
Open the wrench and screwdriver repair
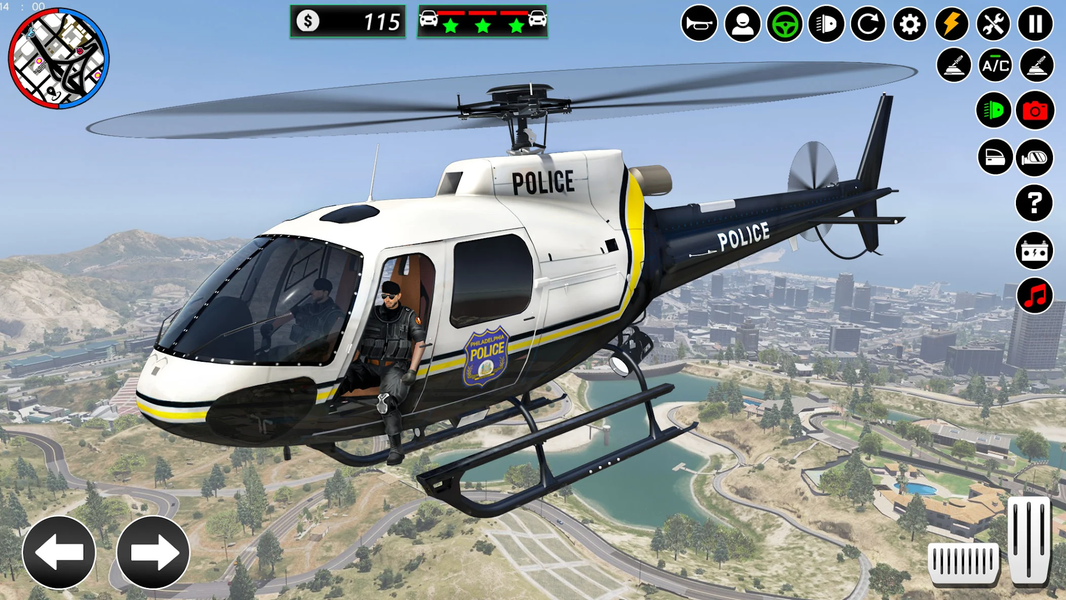[994, 23]
